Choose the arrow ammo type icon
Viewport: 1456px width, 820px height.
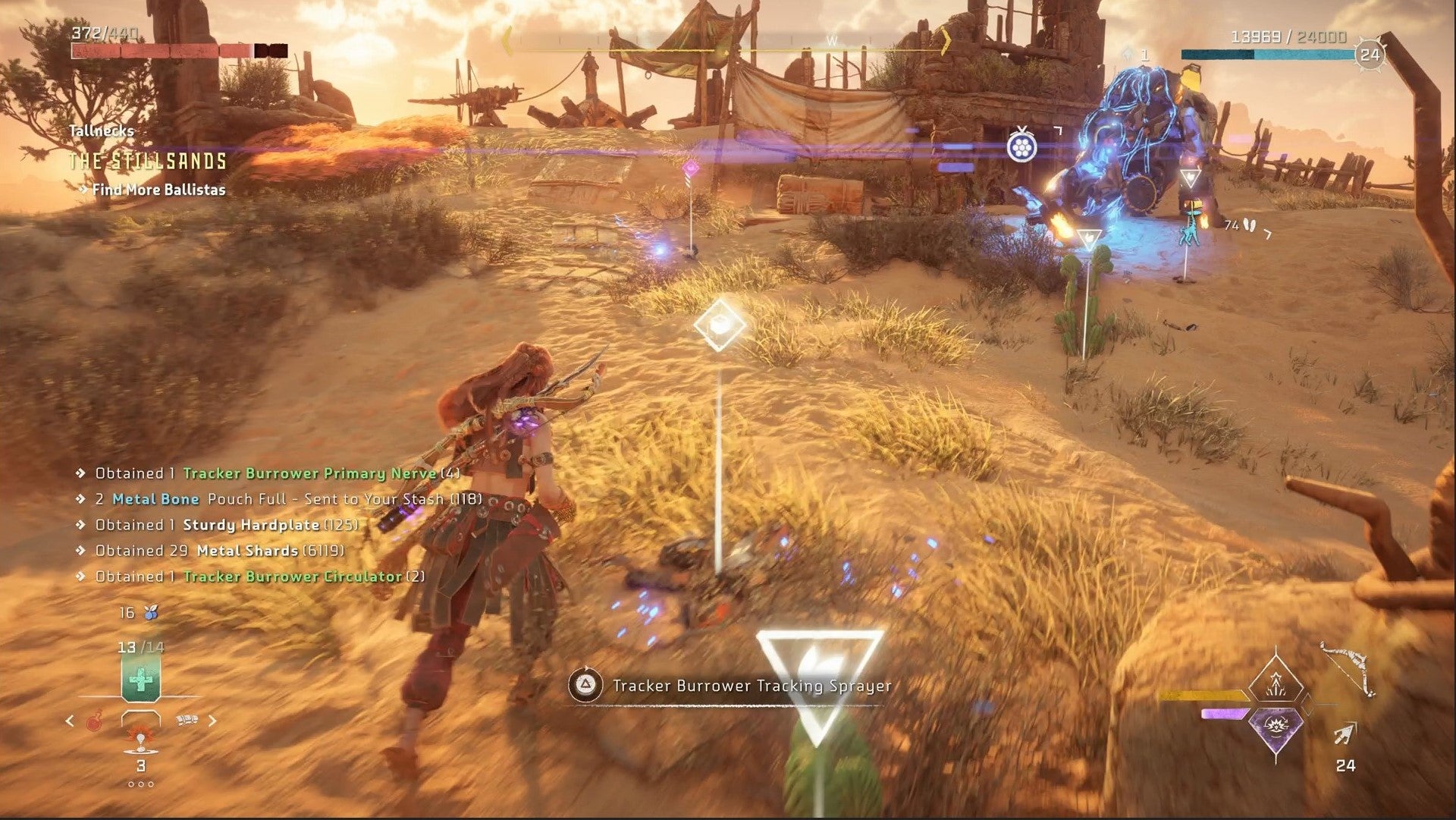(1345, 735)
